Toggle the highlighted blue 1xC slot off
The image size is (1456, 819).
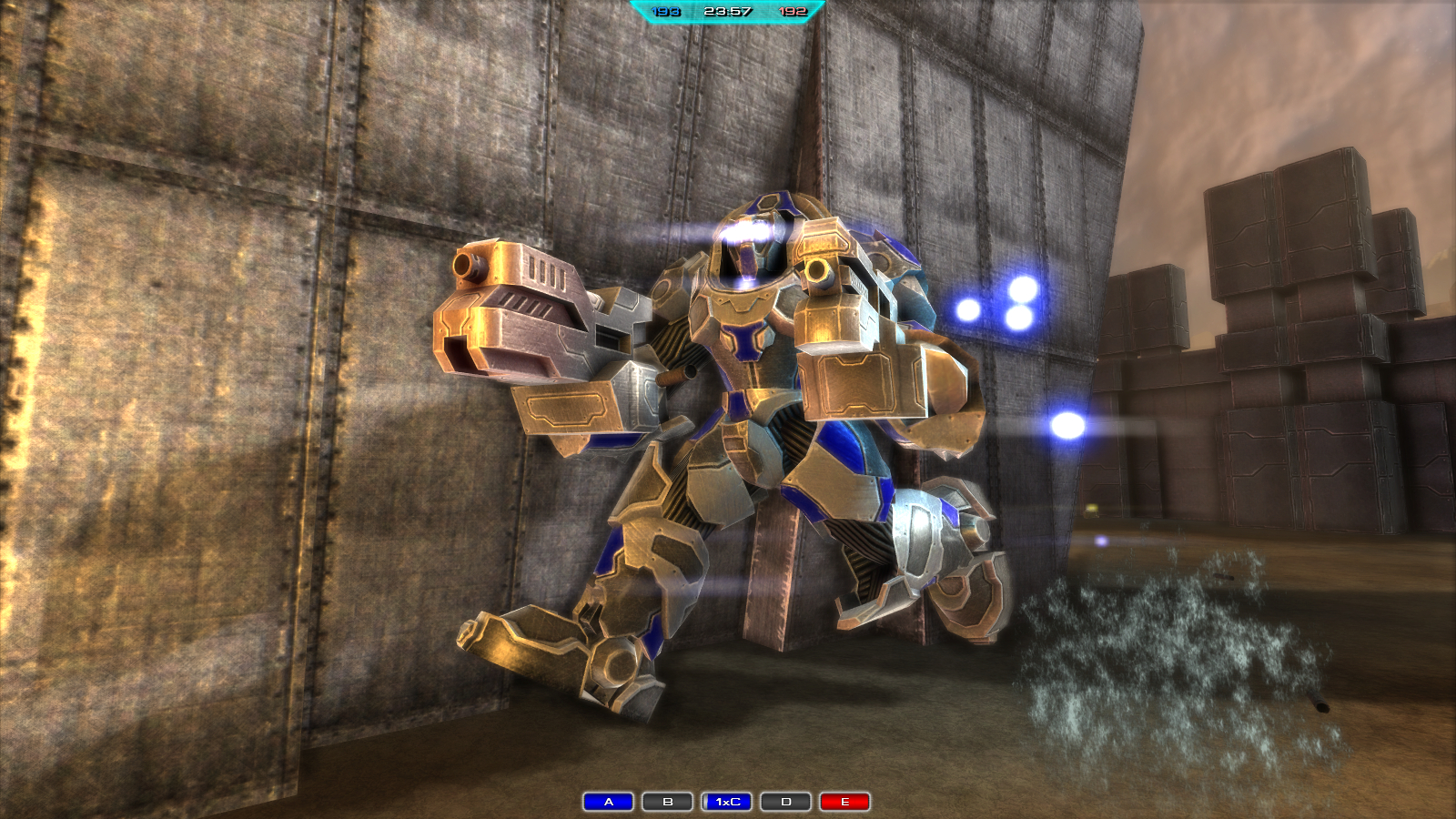[x=726, y=803]
